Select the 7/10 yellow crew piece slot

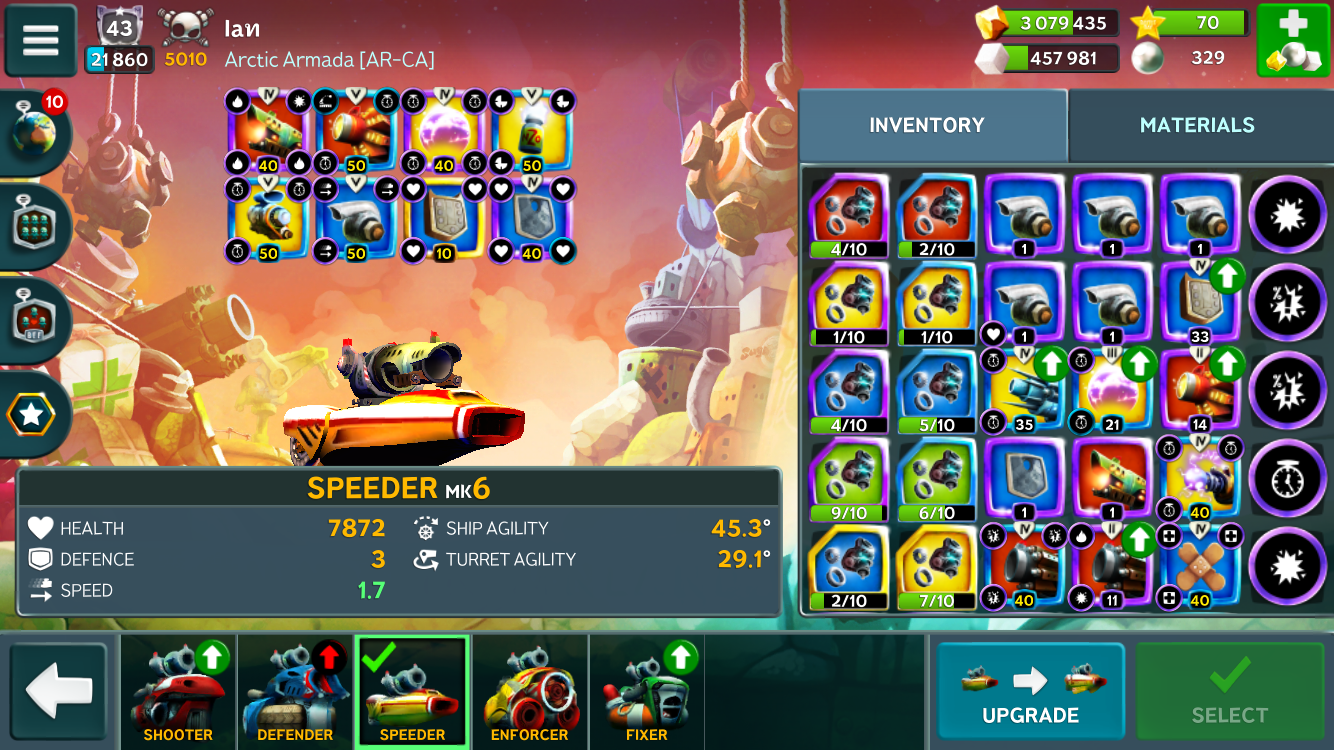pos(937,566)
